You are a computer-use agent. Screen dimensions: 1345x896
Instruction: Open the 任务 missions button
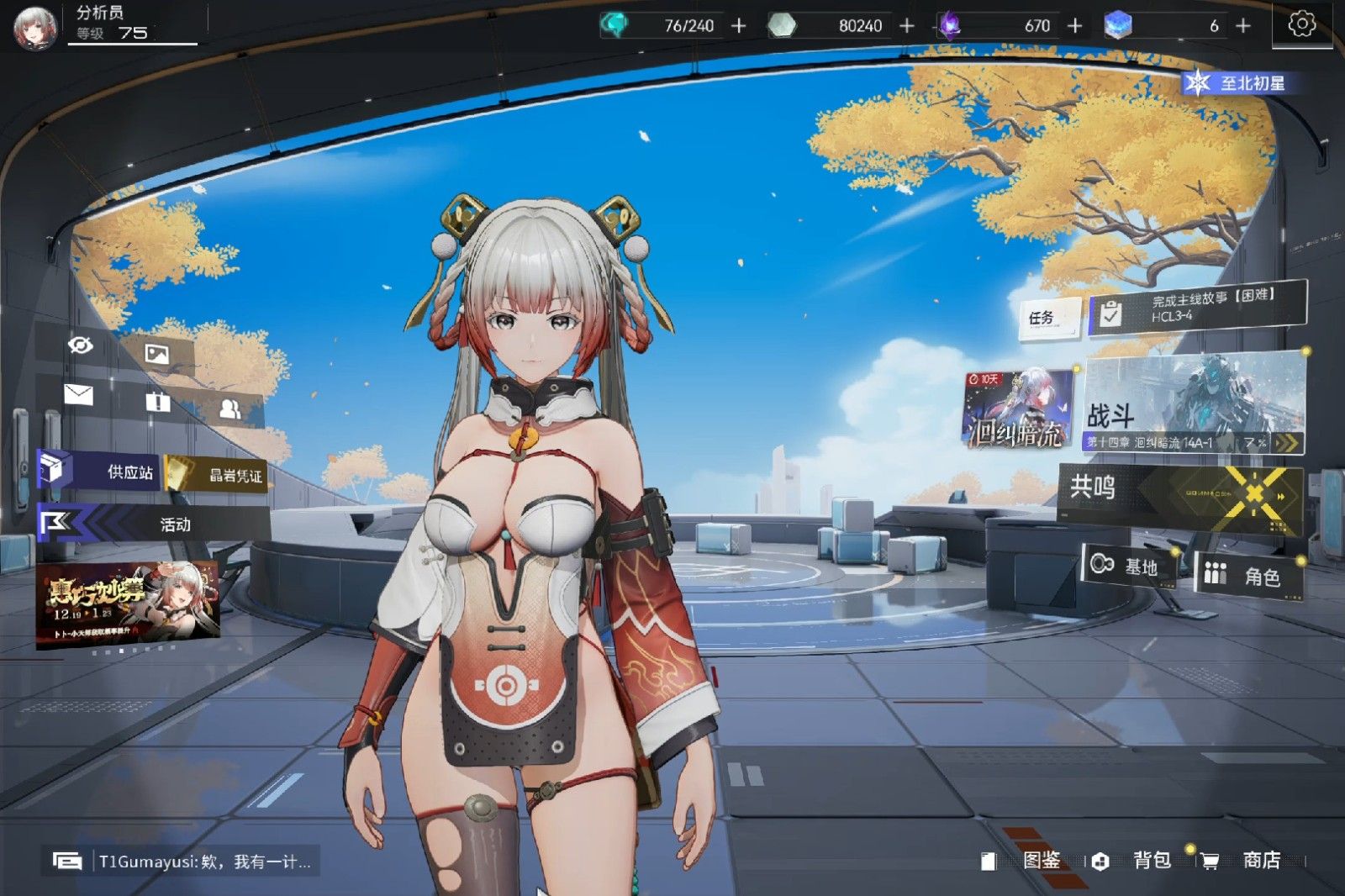1048,318
